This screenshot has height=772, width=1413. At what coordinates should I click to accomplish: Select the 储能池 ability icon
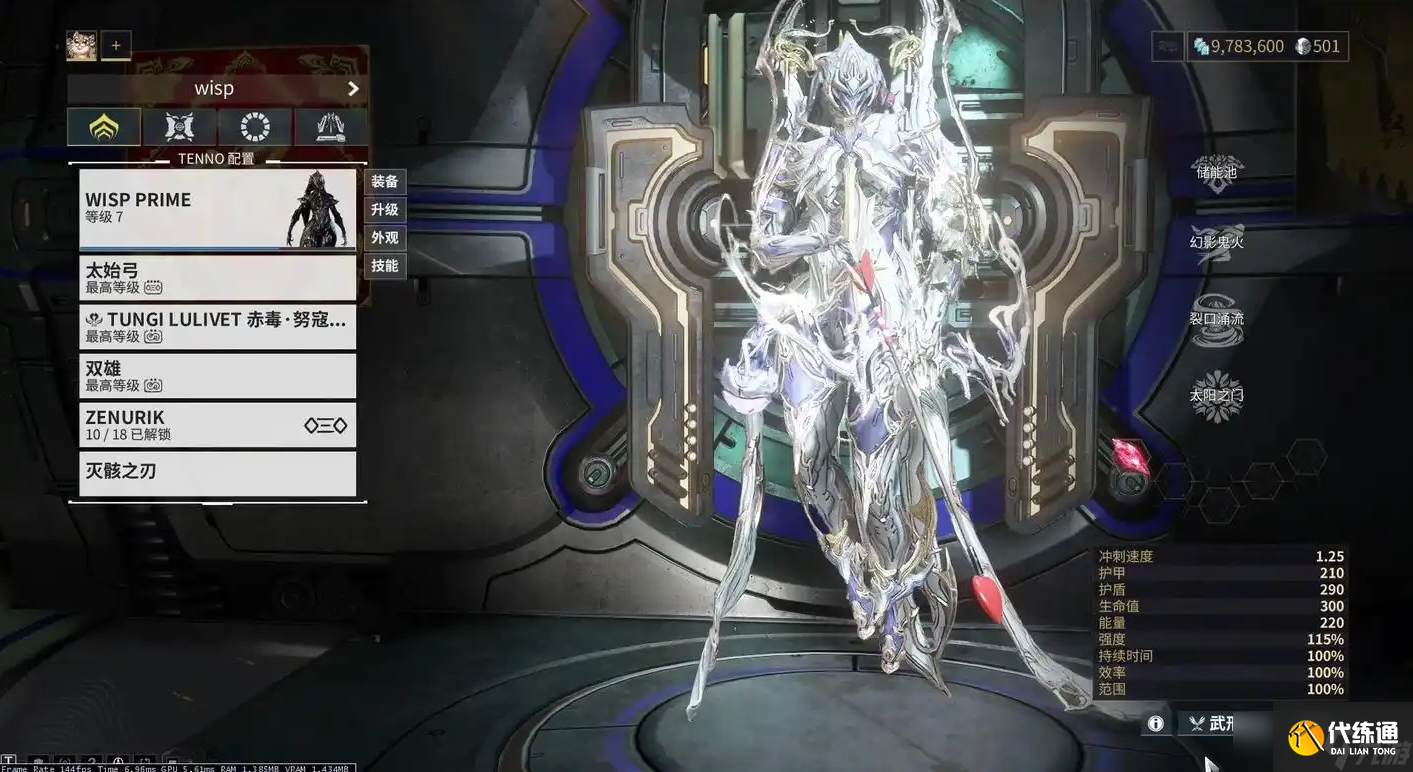[x=1217, y=170]
